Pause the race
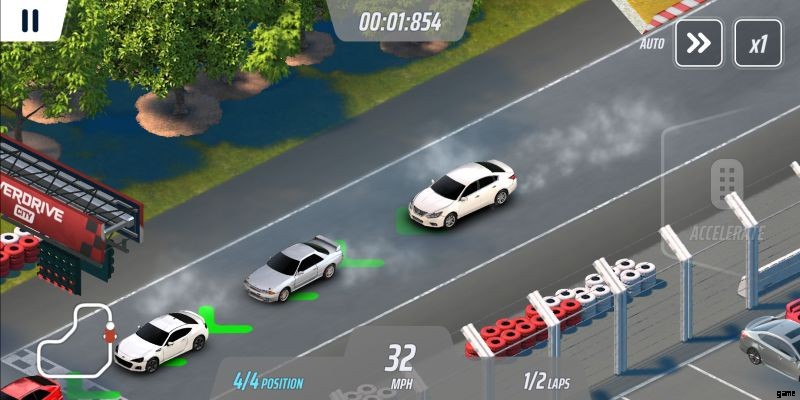 (30, 19)
